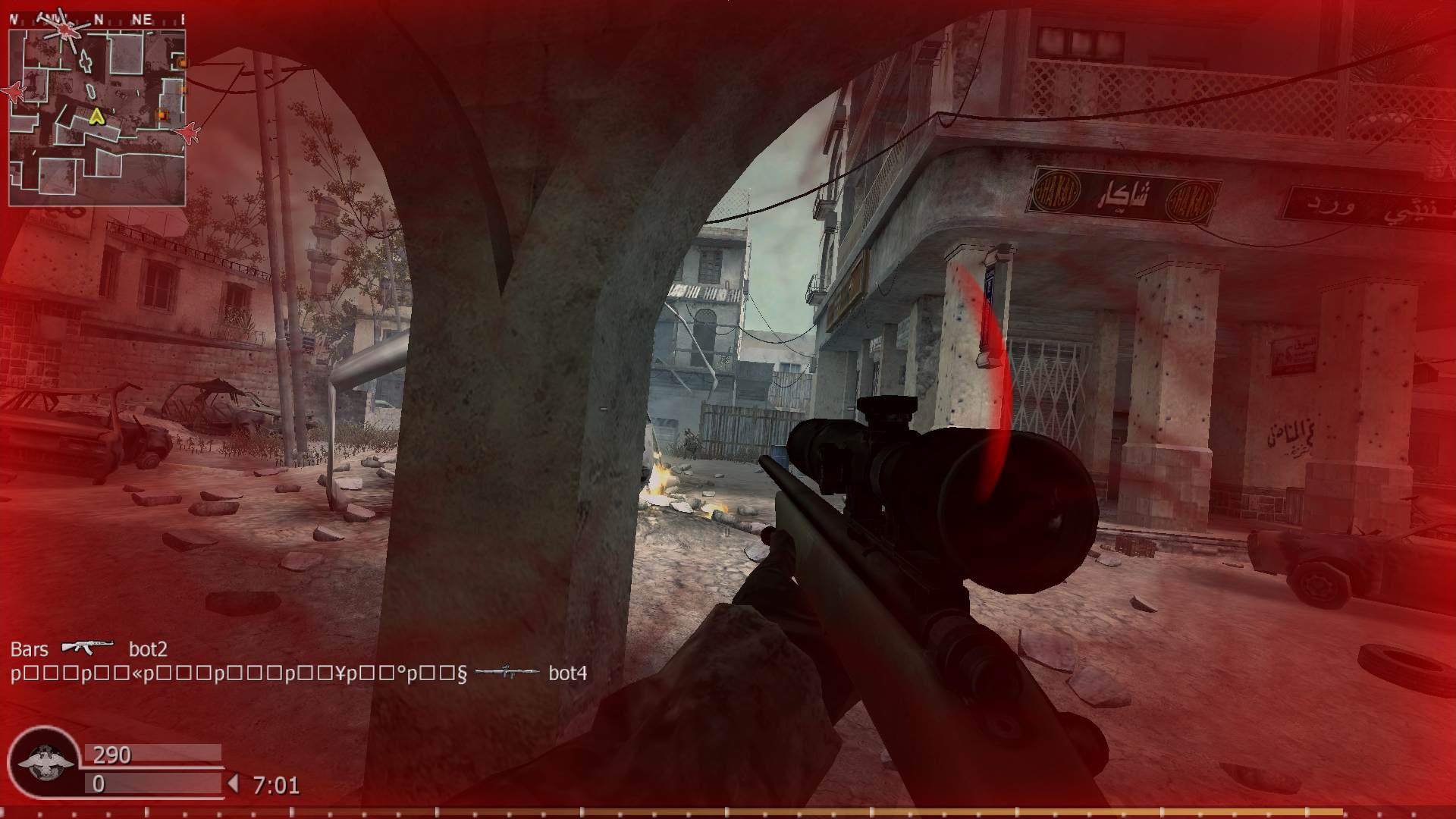Select the helicopter icon on the minimap
1456x819 pixels.
(x=65, y=30)
